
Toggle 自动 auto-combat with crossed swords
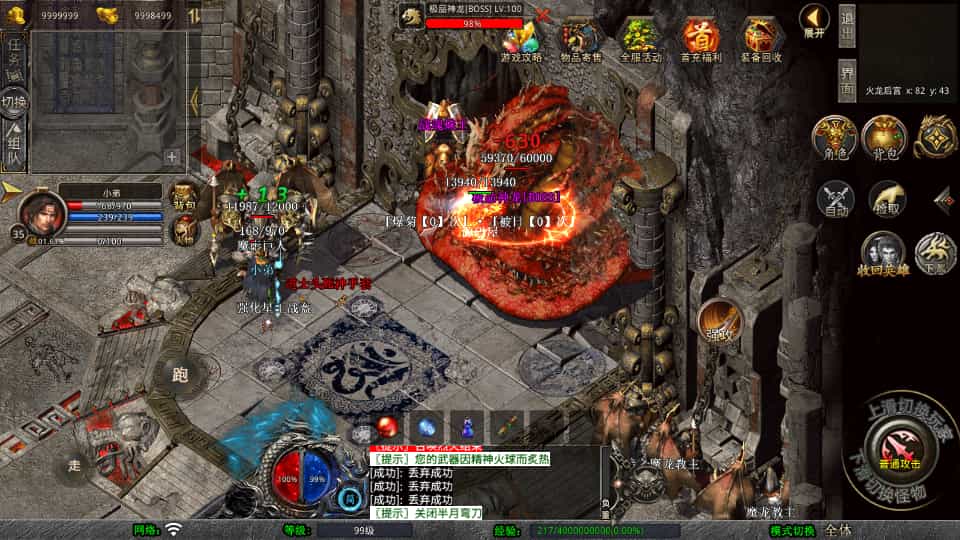coord(835,199)
